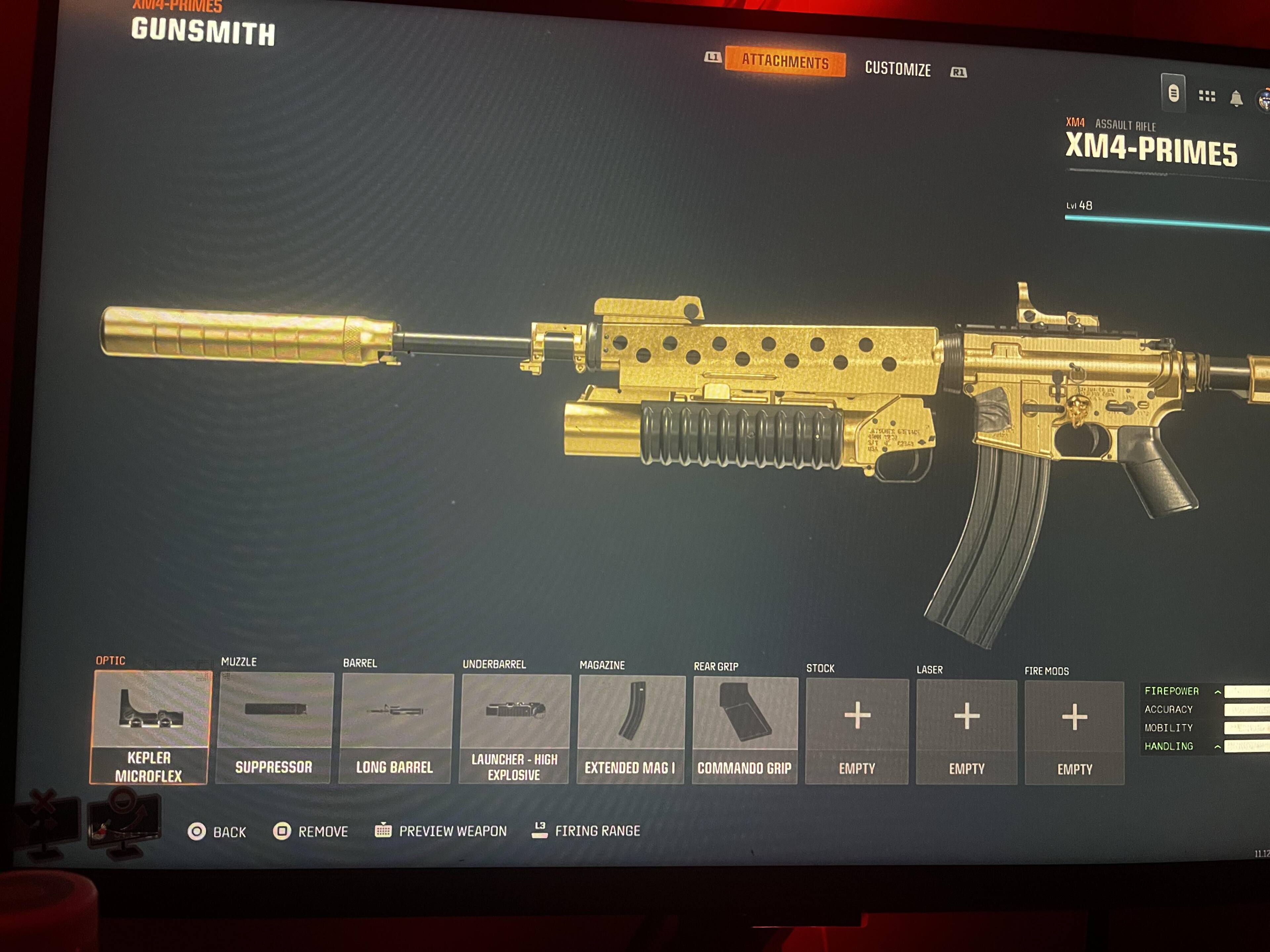Remove the selected attachment

(x=311, y=831)
